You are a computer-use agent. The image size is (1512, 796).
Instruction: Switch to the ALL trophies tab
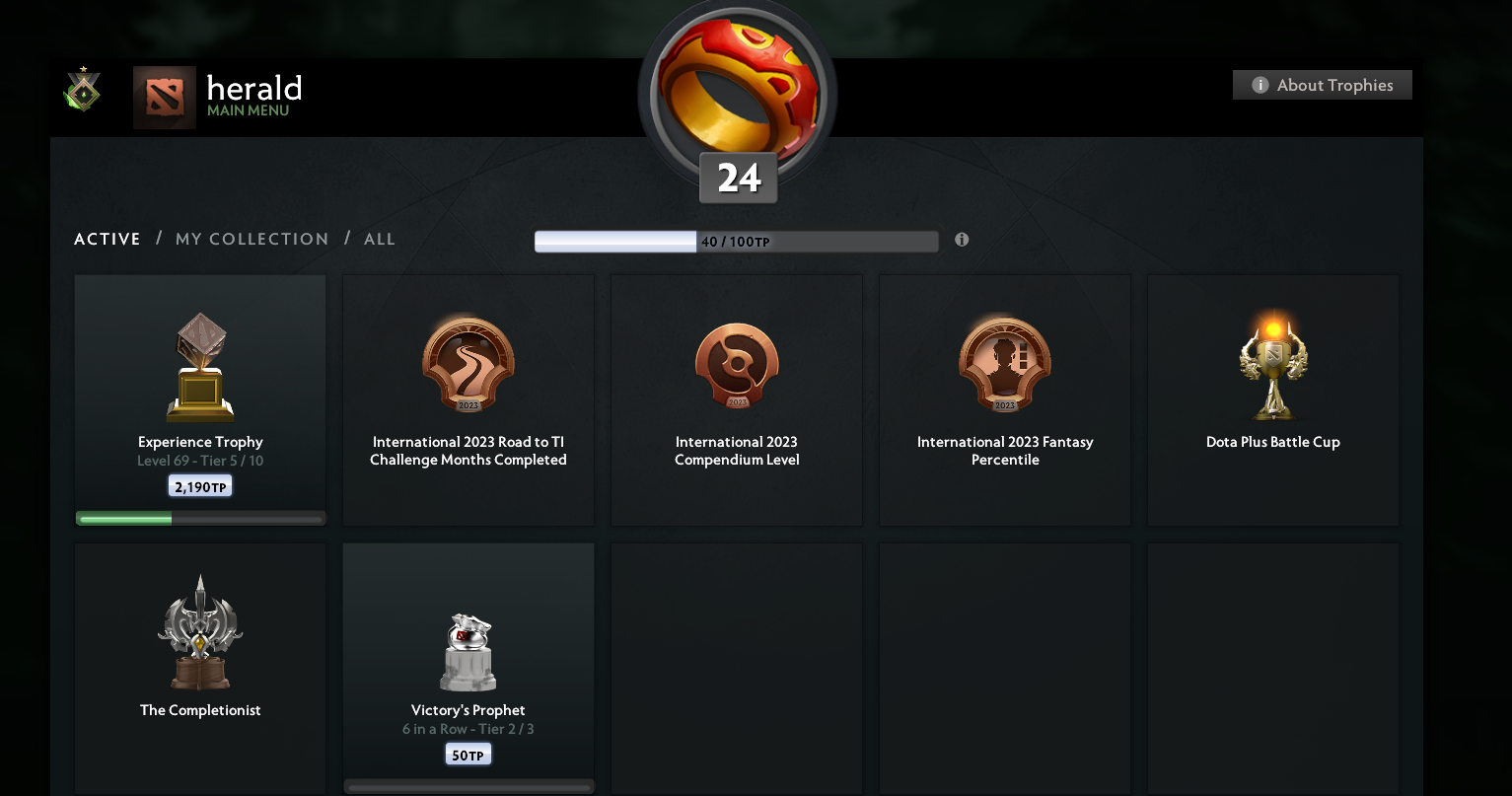tap(380, 239)
